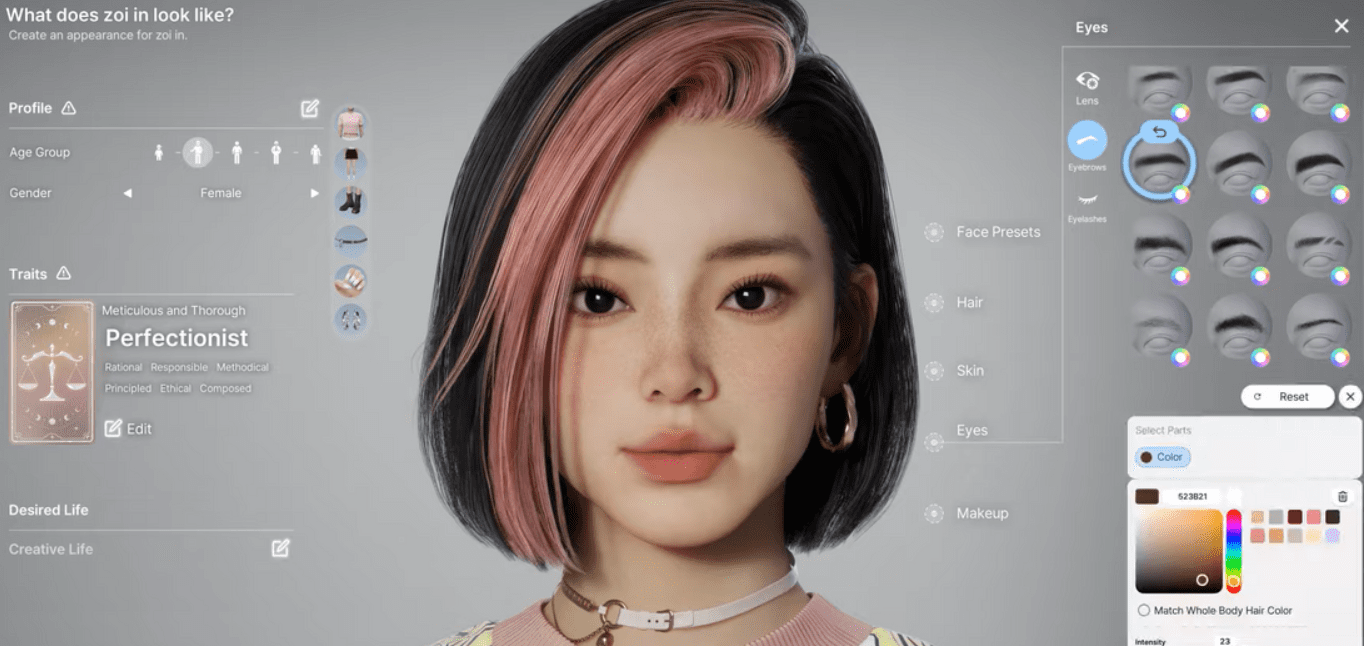Go to the Skin category

(969, 370)
